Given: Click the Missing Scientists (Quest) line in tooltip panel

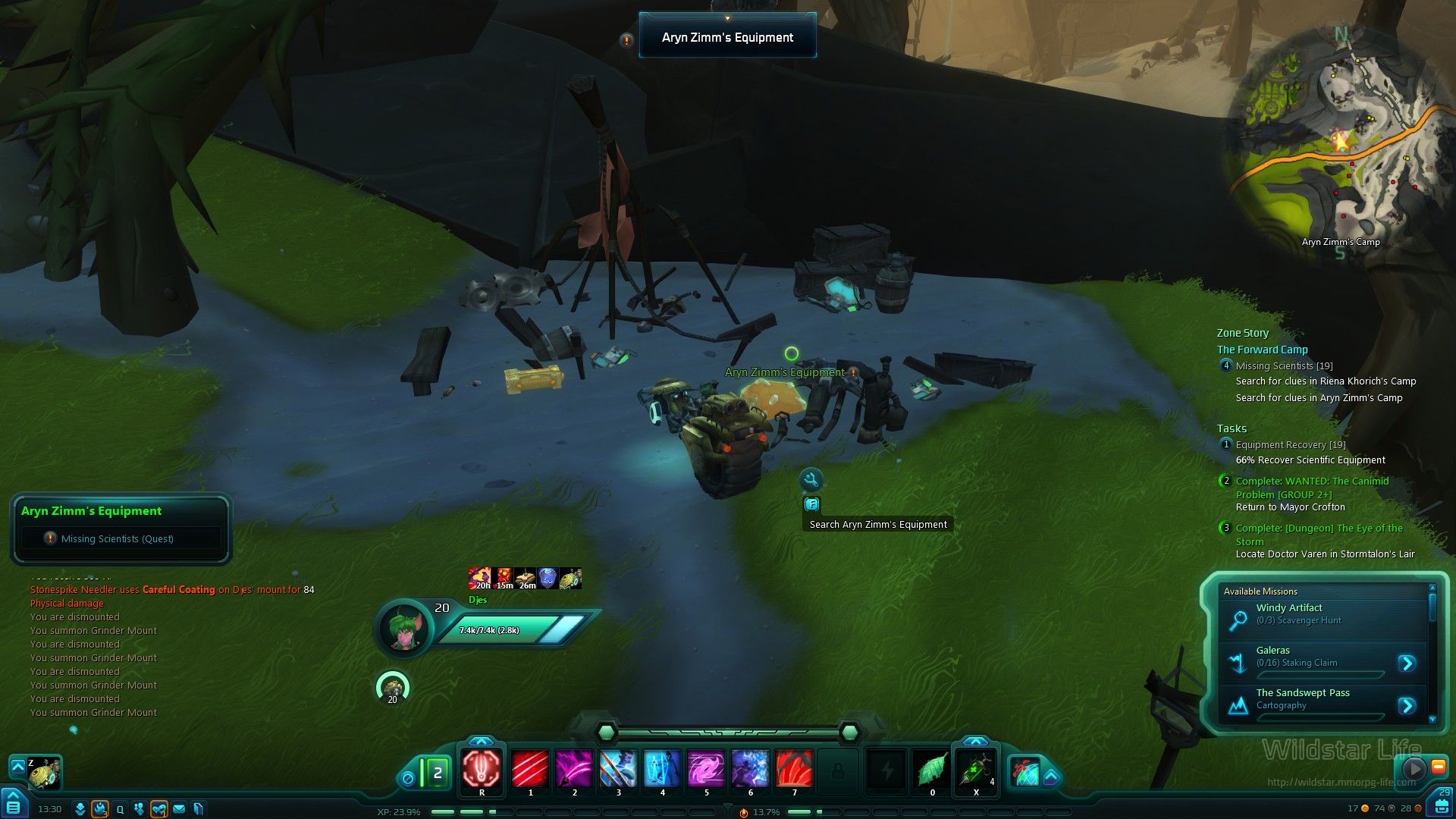Looking at the screenshot, I should (x=117, y=538).
